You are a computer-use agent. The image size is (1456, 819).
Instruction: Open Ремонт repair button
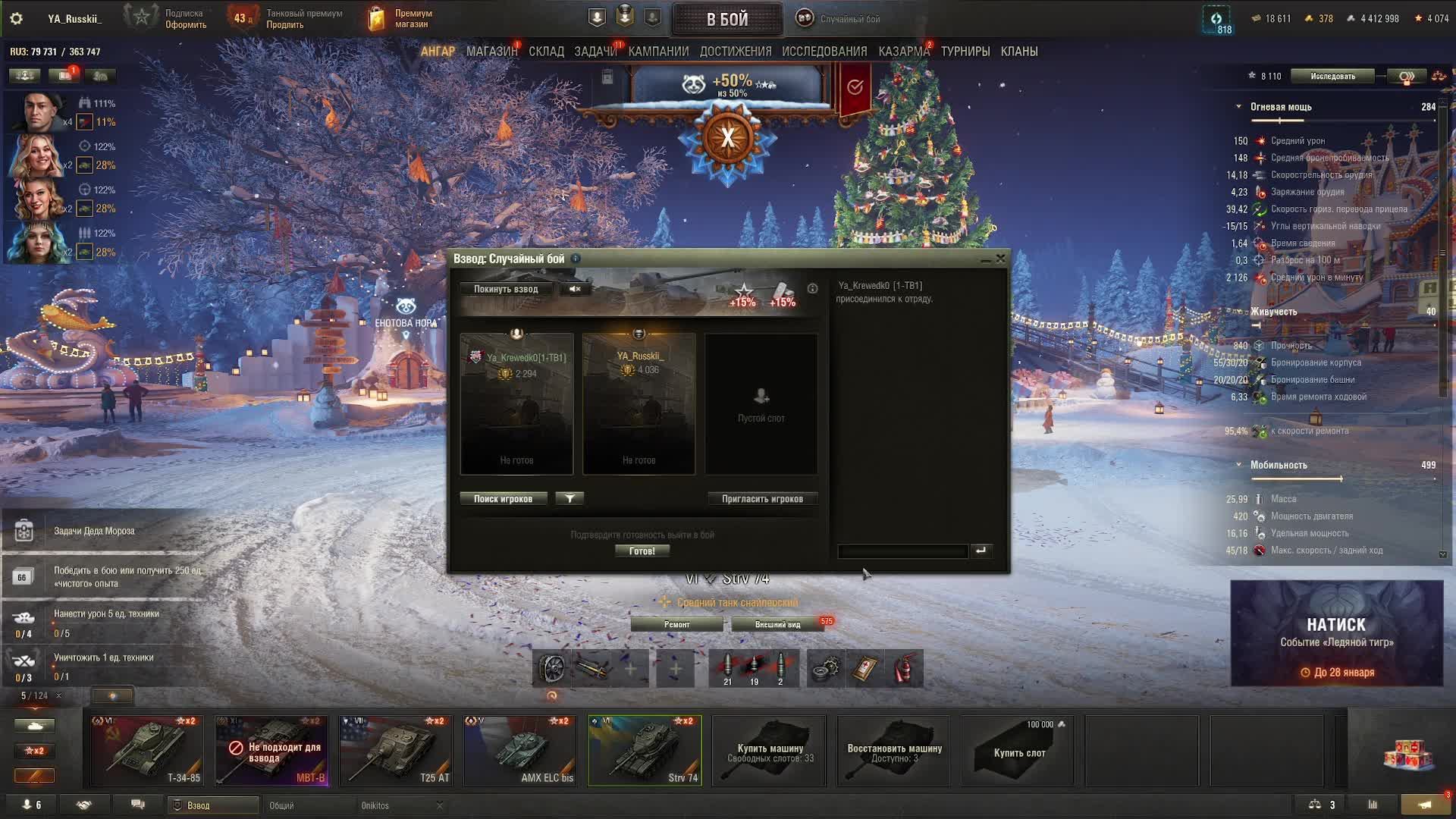677,625
